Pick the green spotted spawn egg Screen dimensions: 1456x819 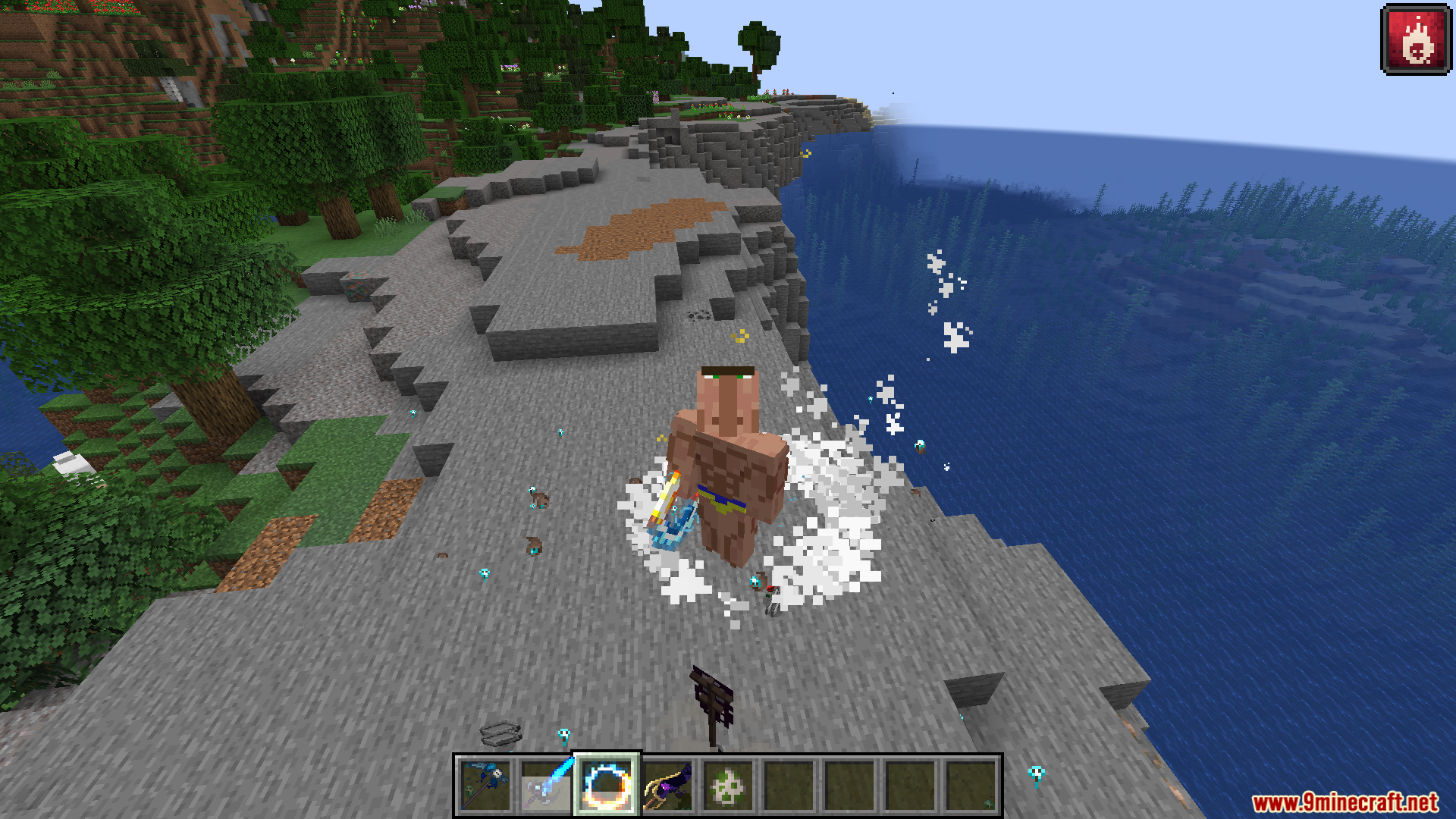click(728, 786)
